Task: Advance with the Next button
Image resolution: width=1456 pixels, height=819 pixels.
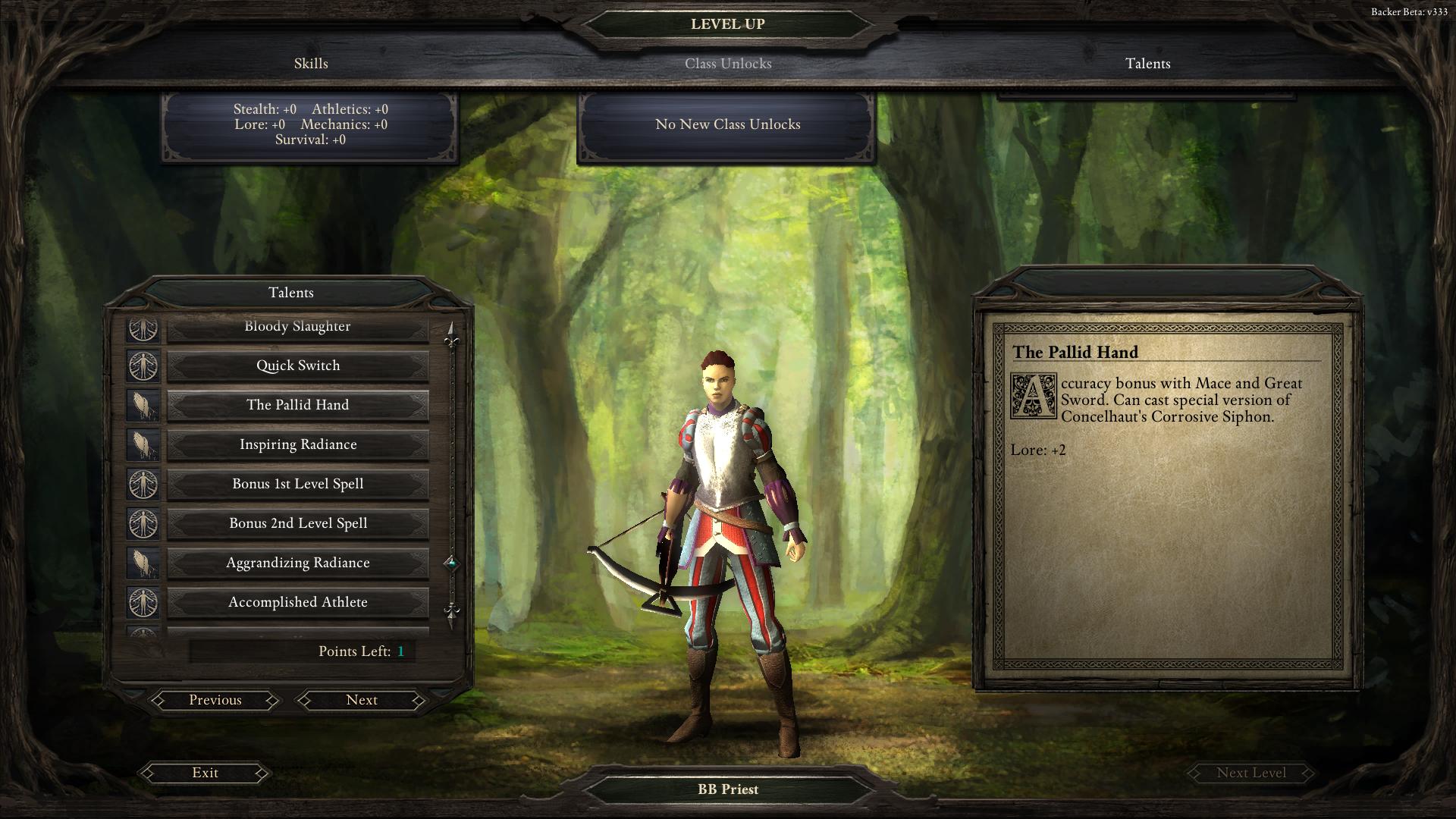Action: (362, 700)
